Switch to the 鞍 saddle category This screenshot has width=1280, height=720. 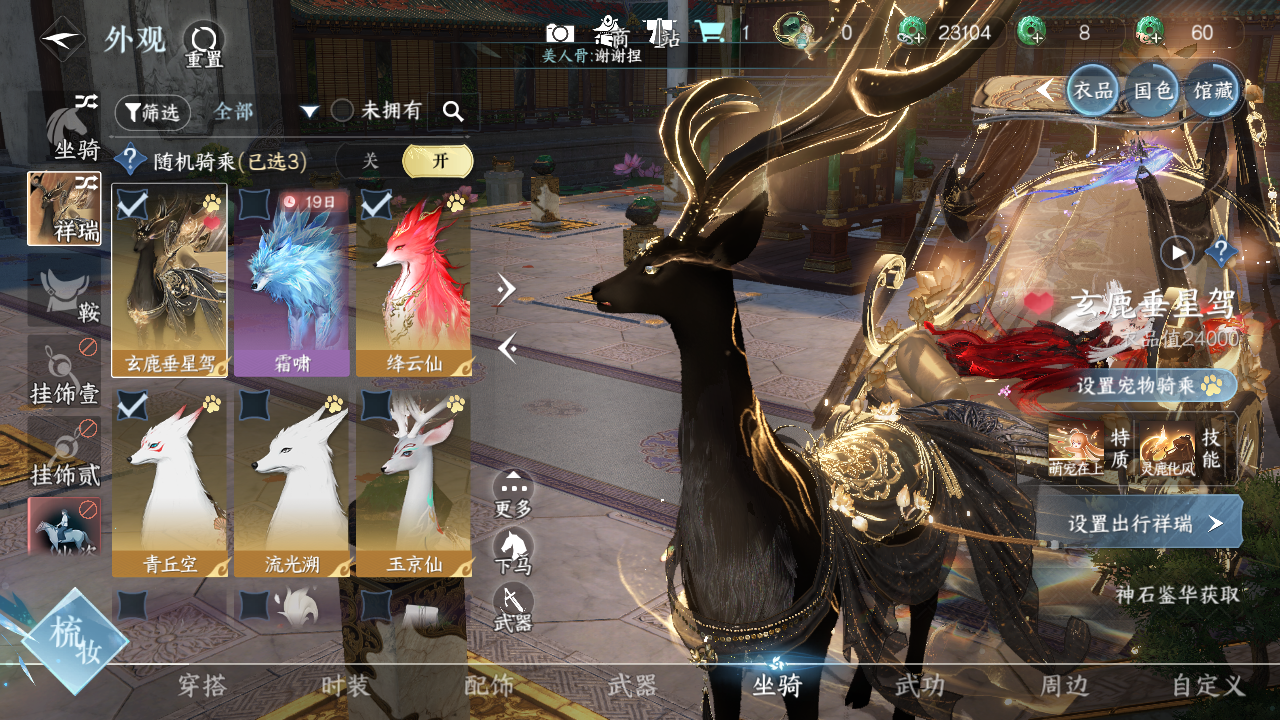click(x=64, y=290)
